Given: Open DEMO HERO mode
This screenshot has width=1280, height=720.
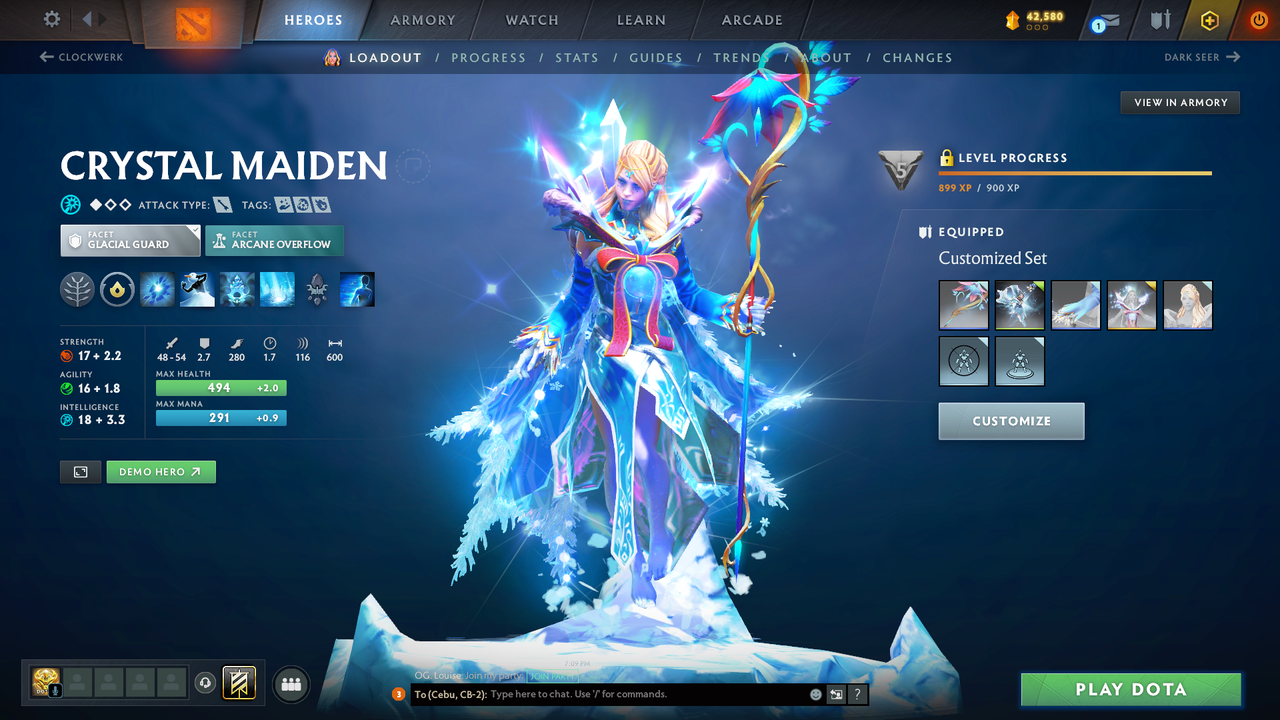Looking at the screenshot, I should click(161, 471).
